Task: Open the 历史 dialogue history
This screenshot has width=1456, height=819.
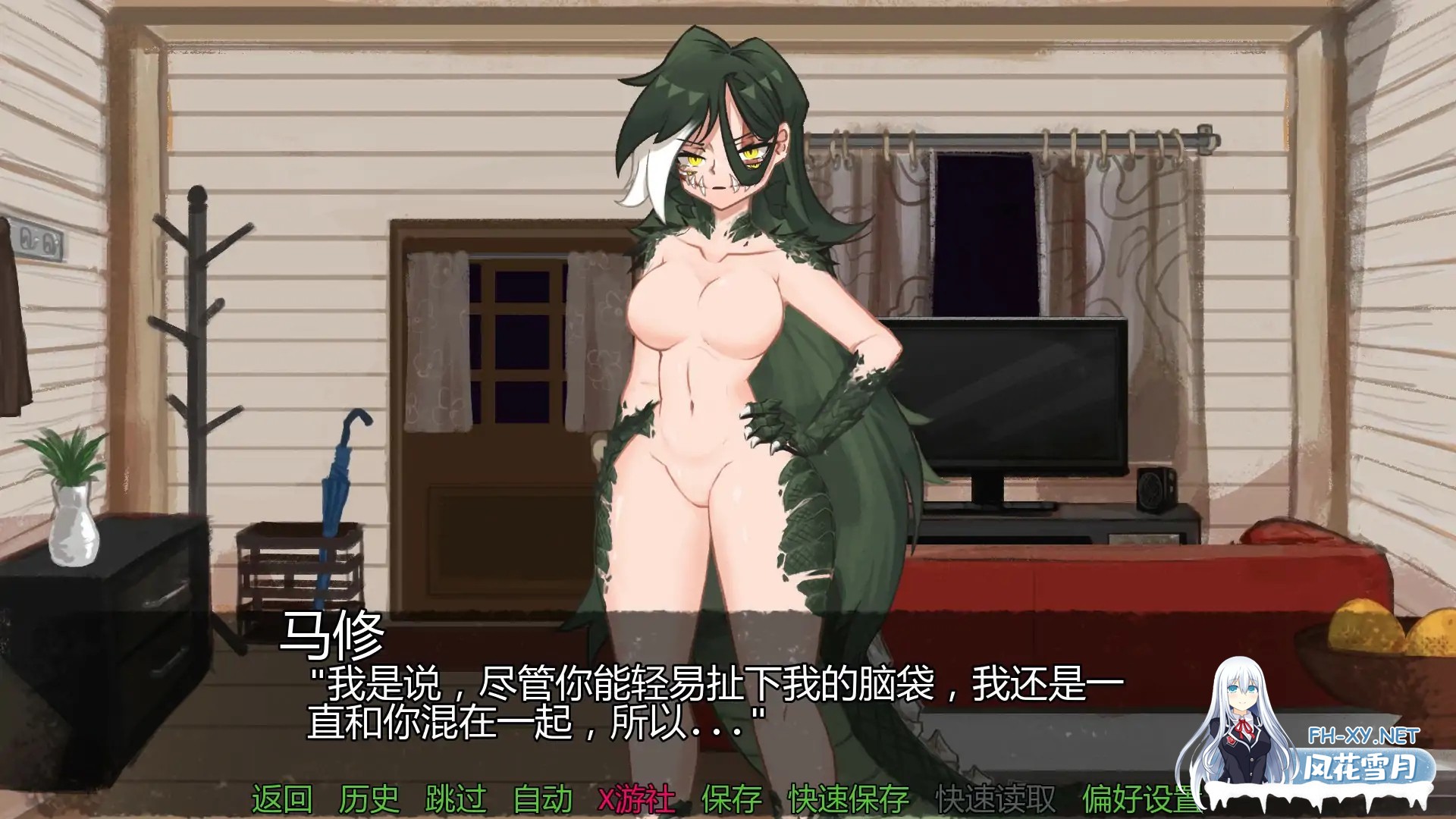Action: [371, 799]
